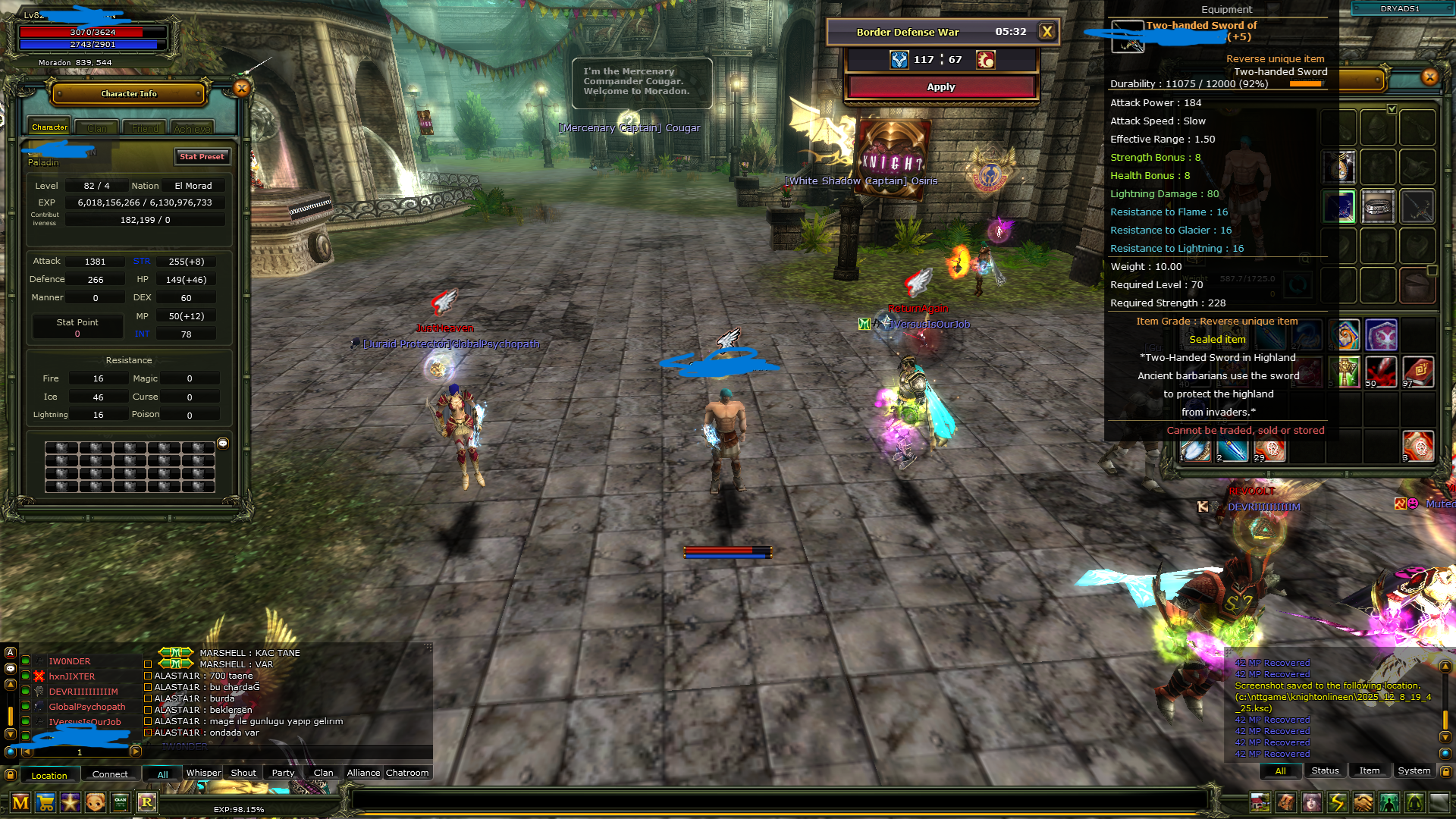The image size is (1456, 819).
Task: Open the Chatroom chat tab
Action: [407, 773]
